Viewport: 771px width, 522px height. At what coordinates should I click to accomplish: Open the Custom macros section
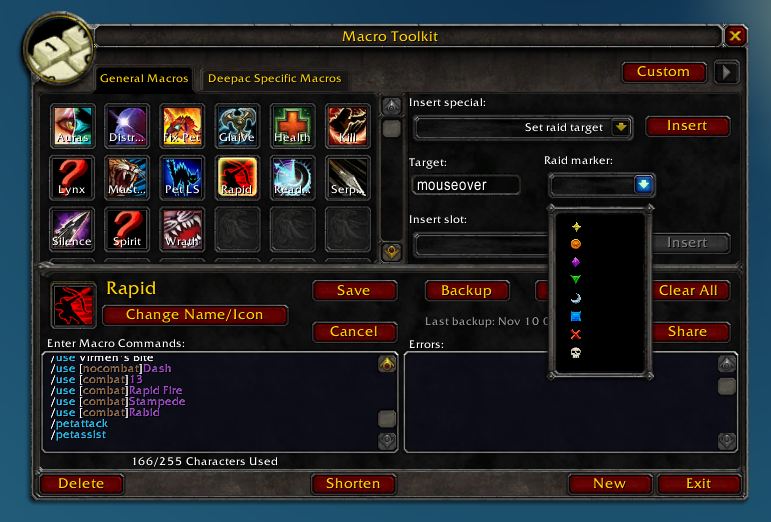tap(663, 72)
